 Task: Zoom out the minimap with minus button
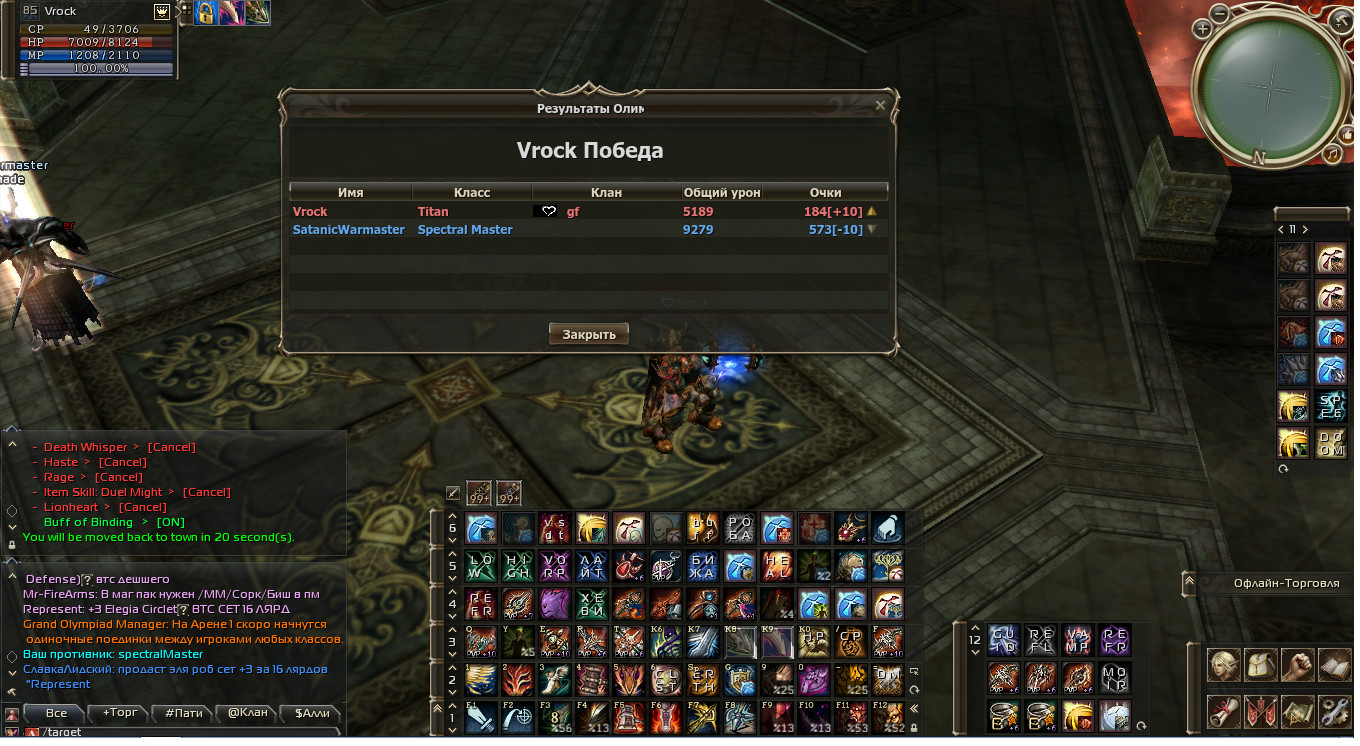click(x=1220, y=13)
